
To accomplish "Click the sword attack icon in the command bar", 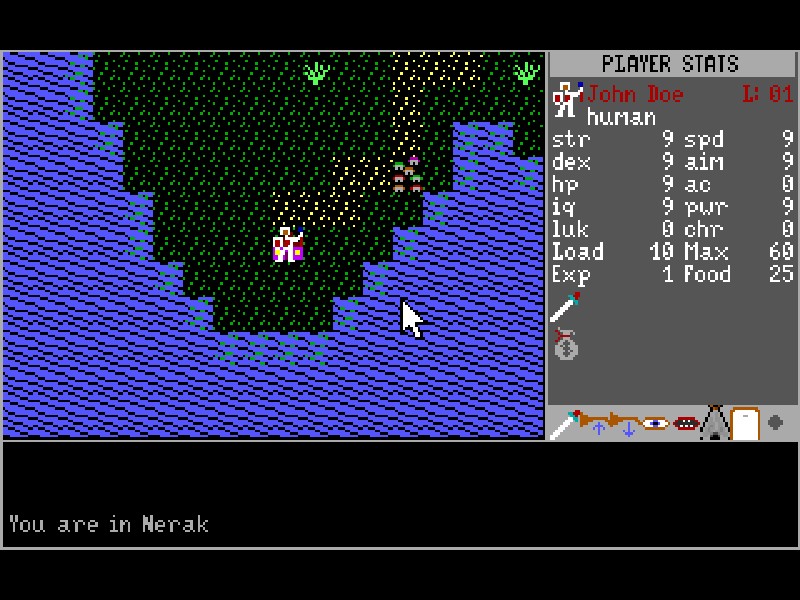I will coord(565,424).
